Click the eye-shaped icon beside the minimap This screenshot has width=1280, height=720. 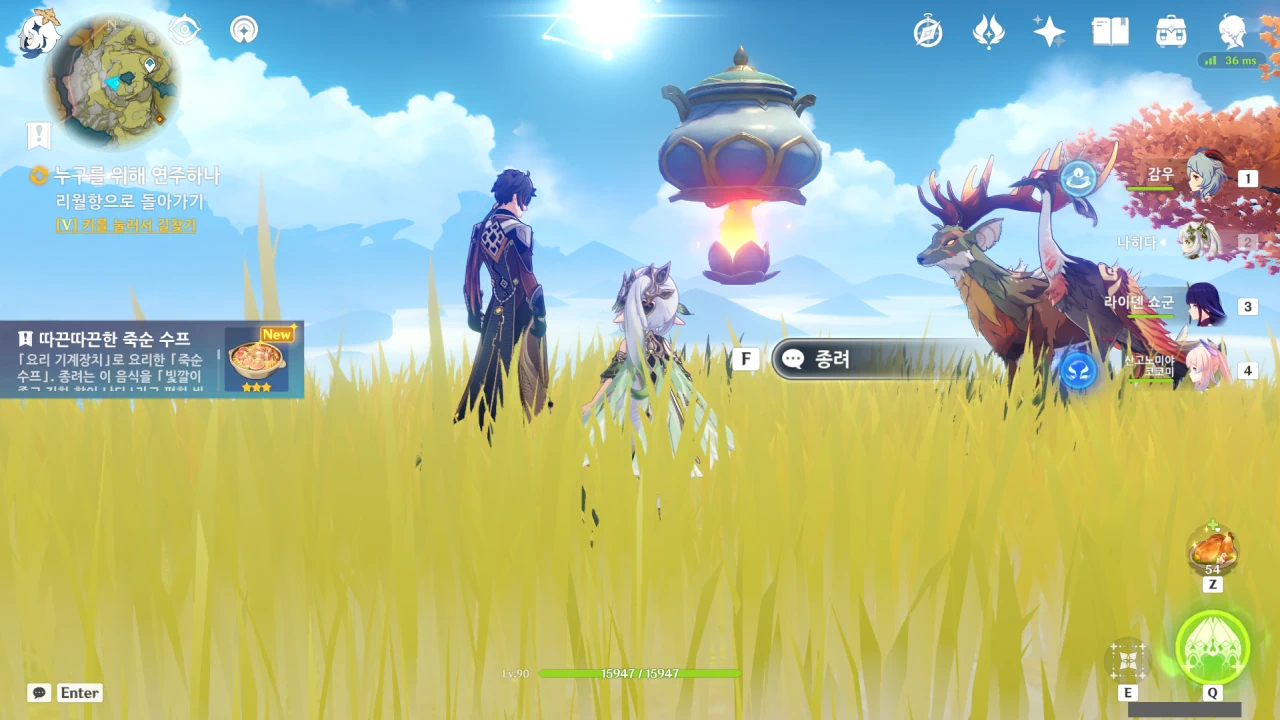(x=184, y=30)
